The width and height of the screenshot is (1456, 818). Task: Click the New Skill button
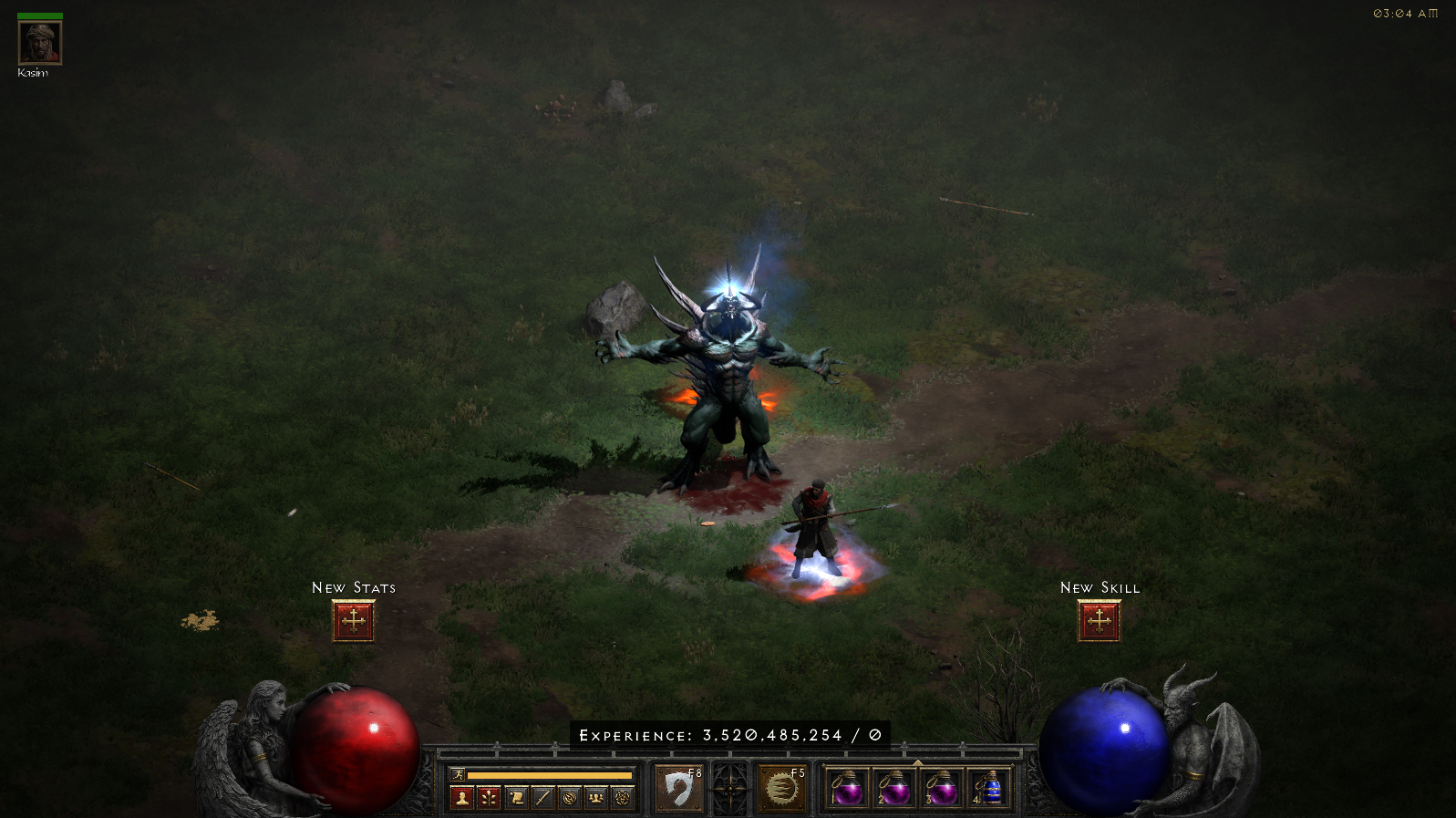pos(1099,619)
